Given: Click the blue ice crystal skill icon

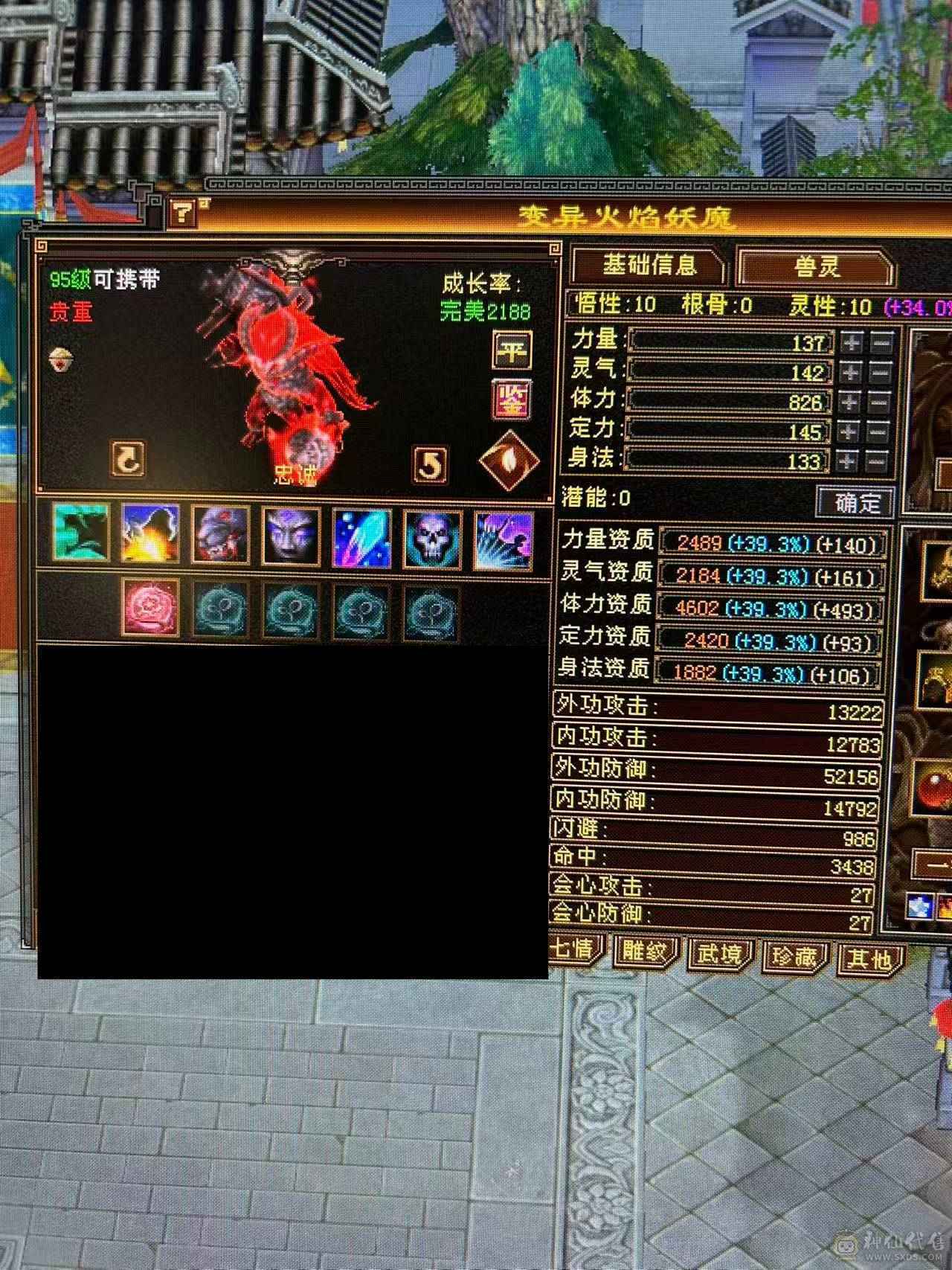Looking at the screenshot, I should click(x=361, y=539).
